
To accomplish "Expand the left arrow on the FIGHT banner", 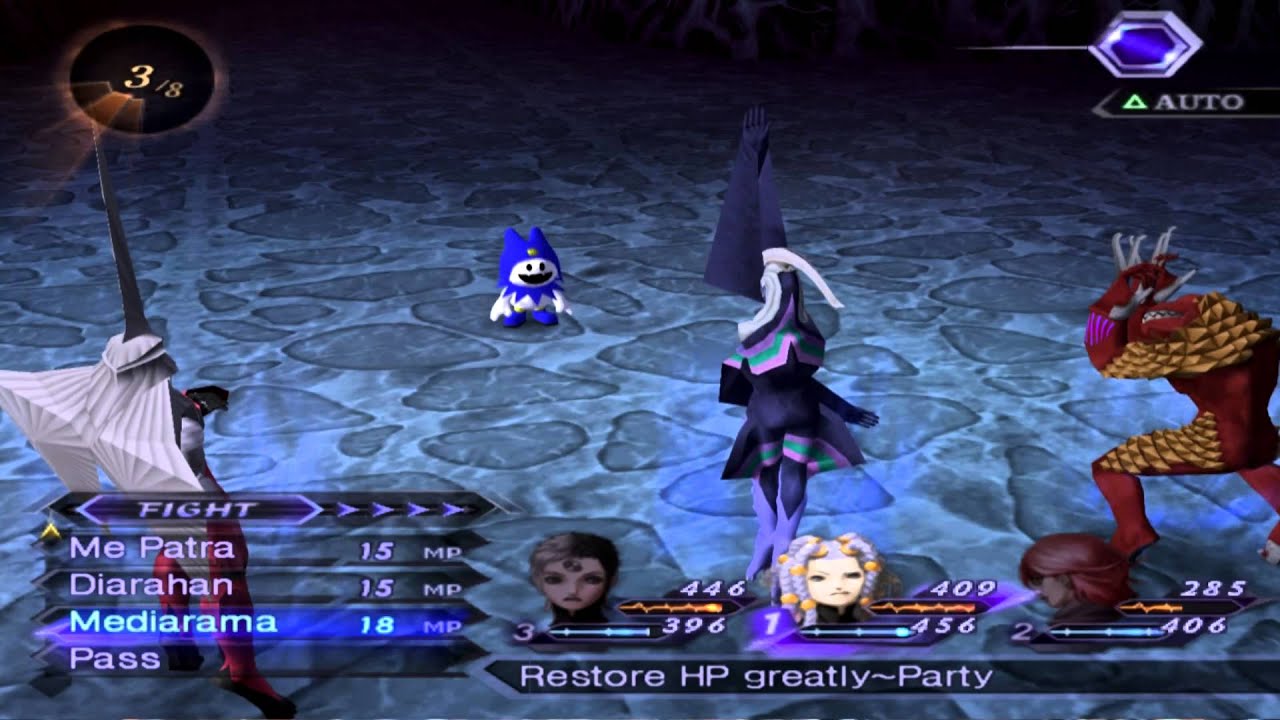I will 95,508.
